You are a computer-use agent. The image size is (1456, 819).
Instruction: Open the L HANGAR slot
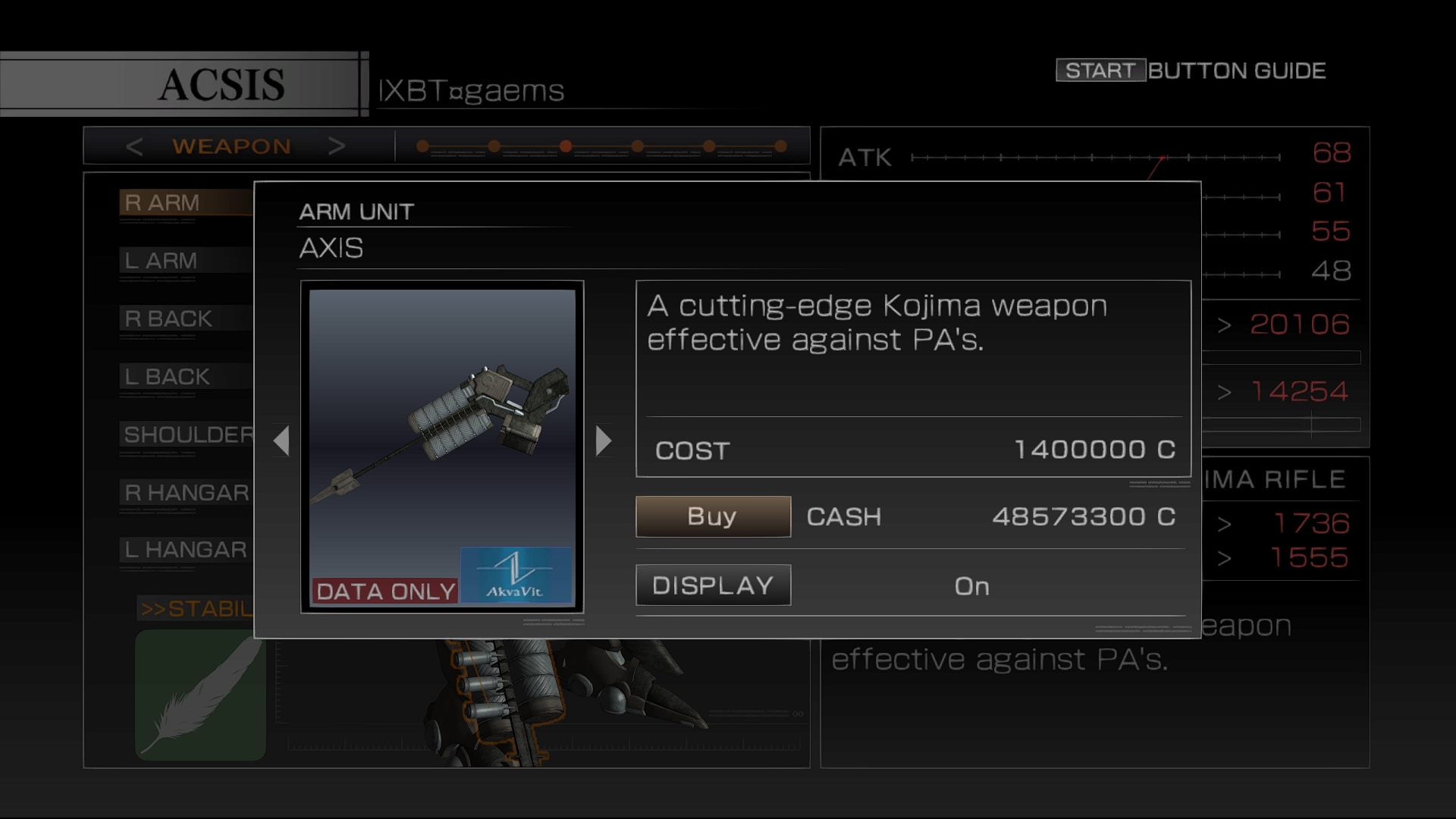click(187, 550)
